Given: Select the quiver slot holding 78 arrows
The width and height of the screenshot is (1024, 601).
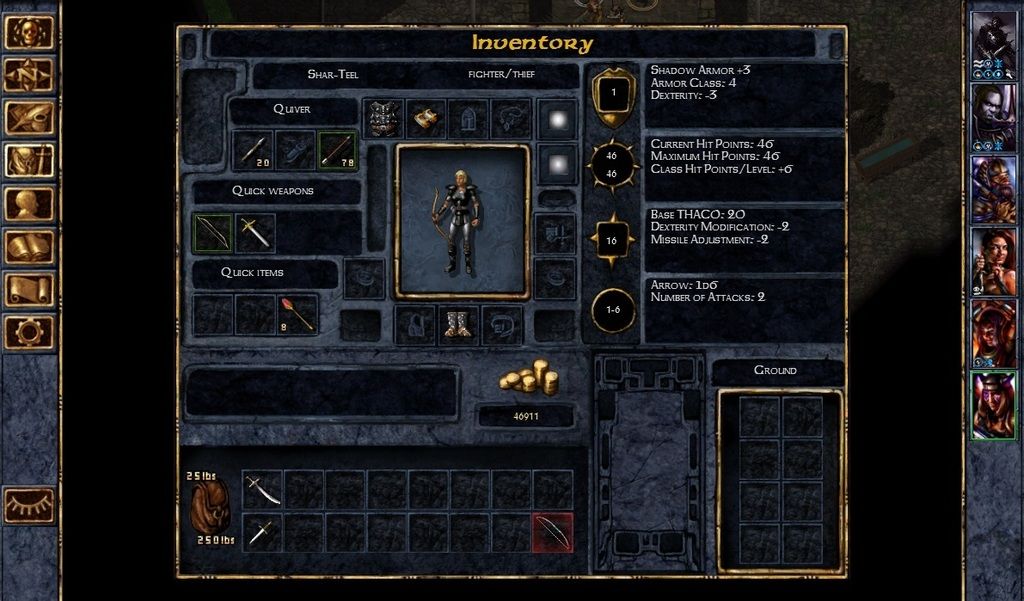Looking at the screenshot, I should [x=338, y=150].
